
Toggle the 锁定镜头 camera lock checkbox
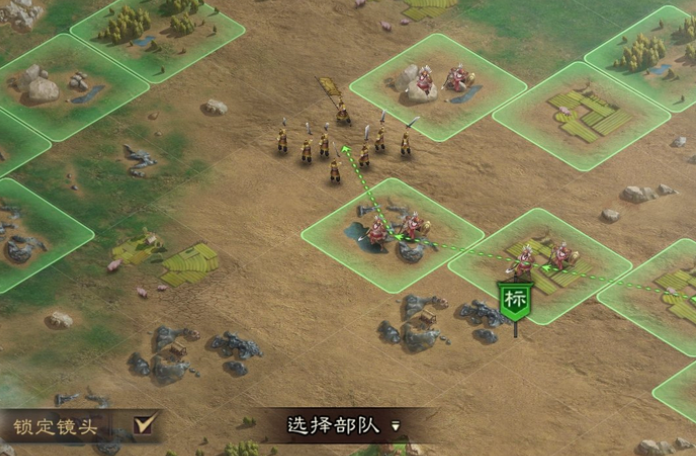pos(146,425)
